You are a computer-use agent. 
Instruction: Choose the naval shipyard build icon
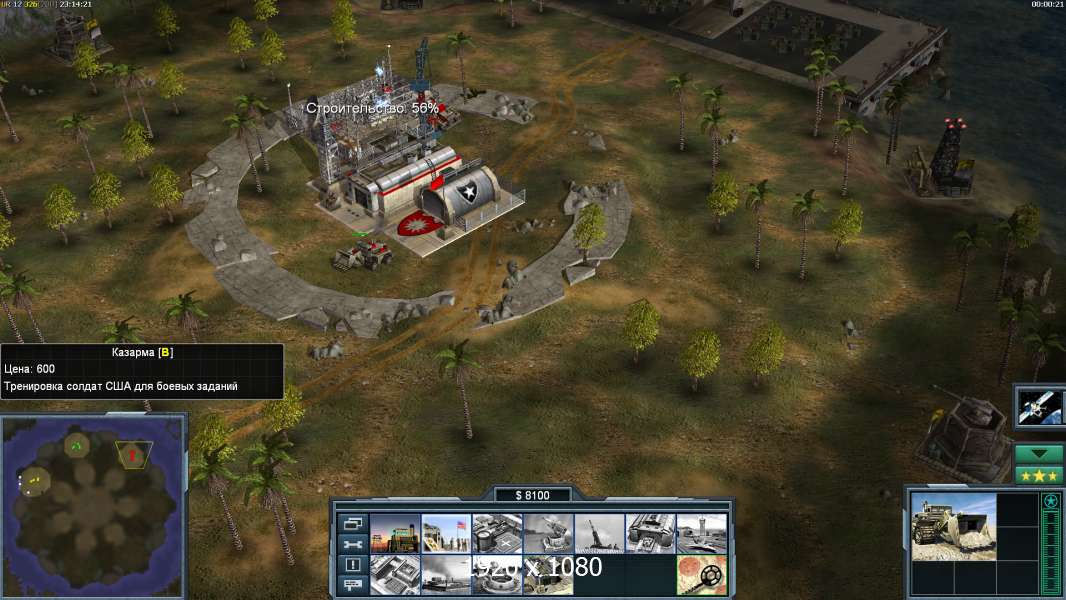[446, 574]
